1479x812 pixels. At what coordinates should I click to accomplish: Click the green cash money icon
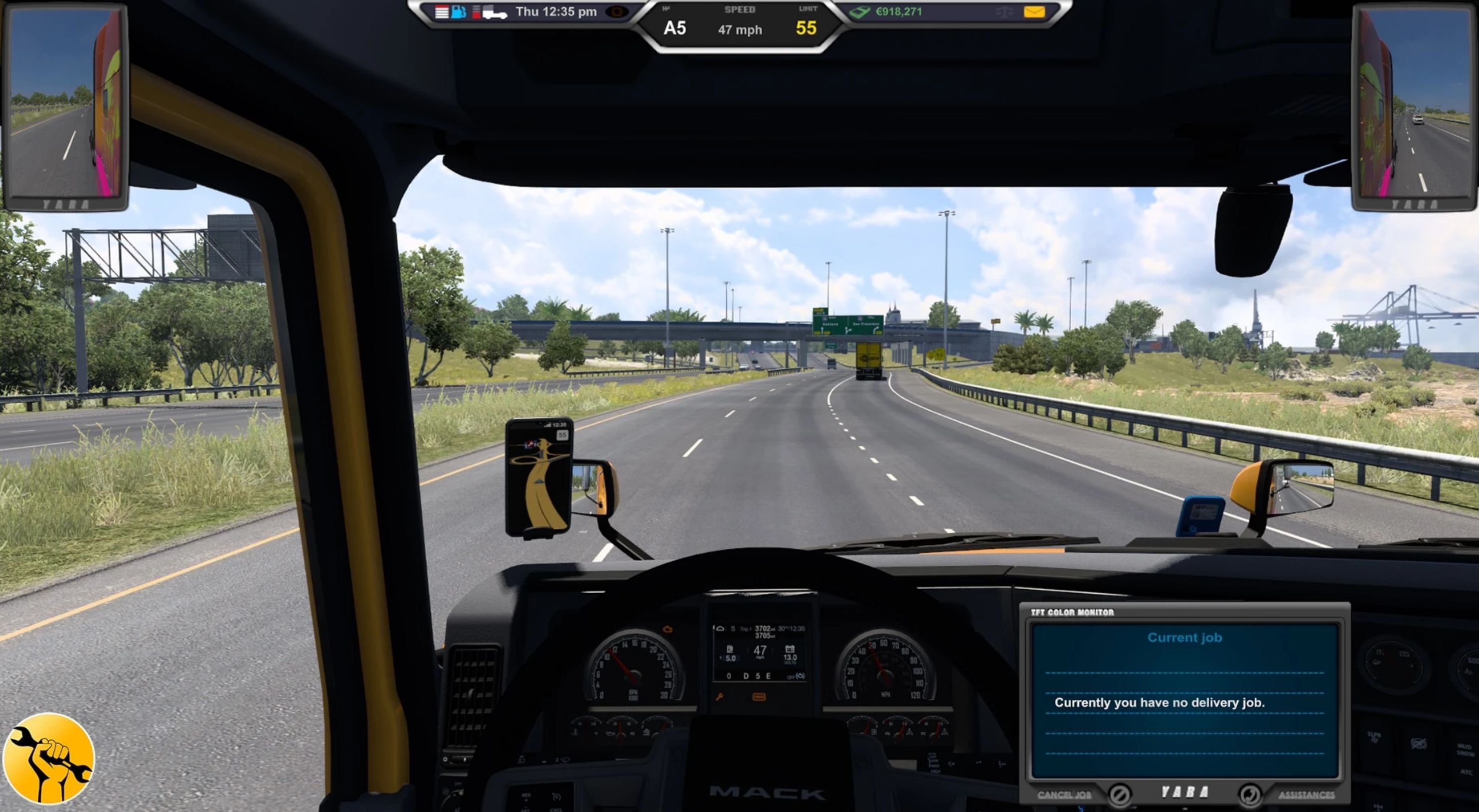click(859, 12)
